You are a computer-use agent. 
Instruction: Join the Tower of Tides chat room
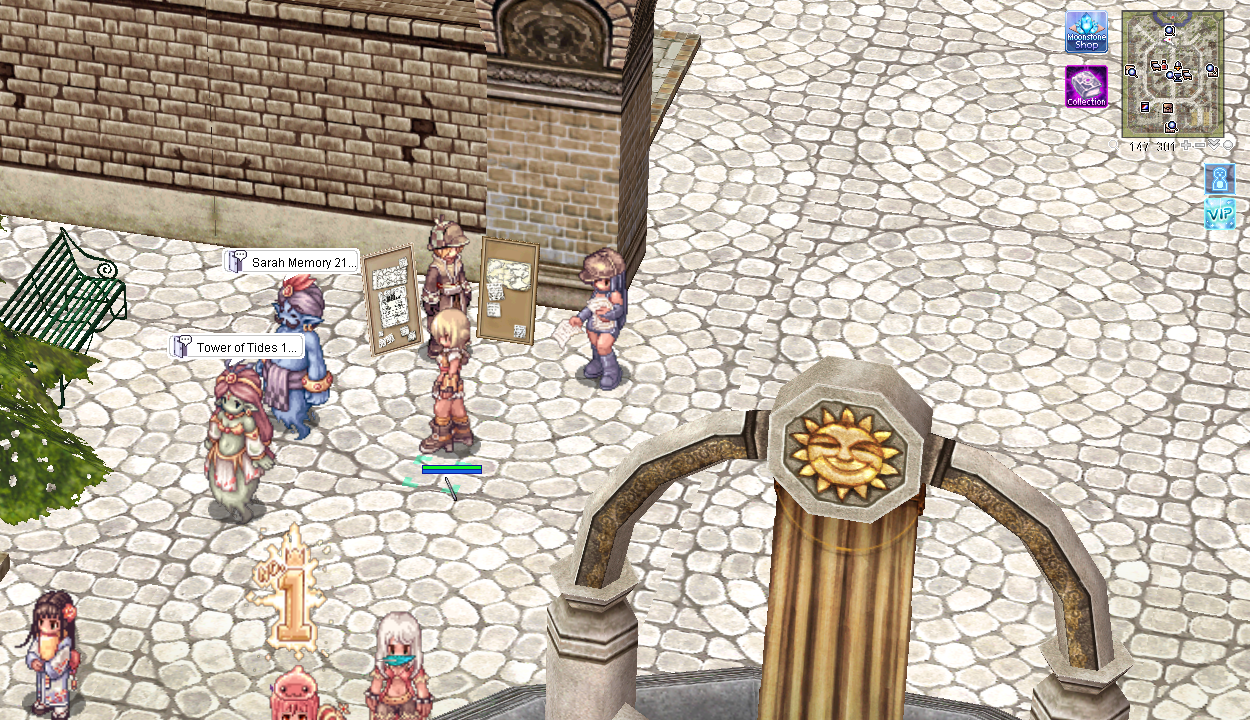(x=236, y=347)
